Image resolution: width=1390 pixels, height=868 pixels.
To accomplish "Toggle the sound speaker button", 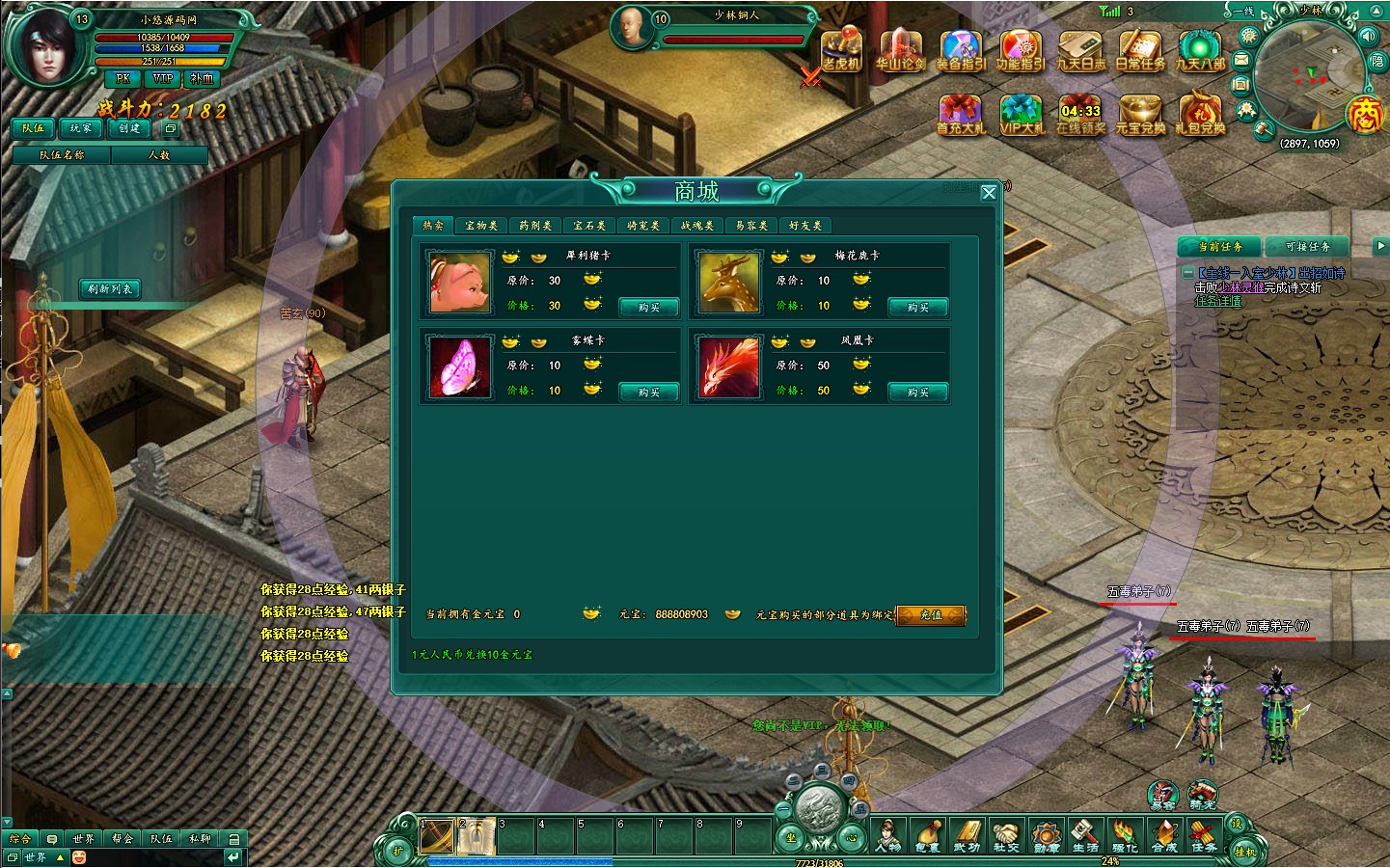I will pos(1368,37).
